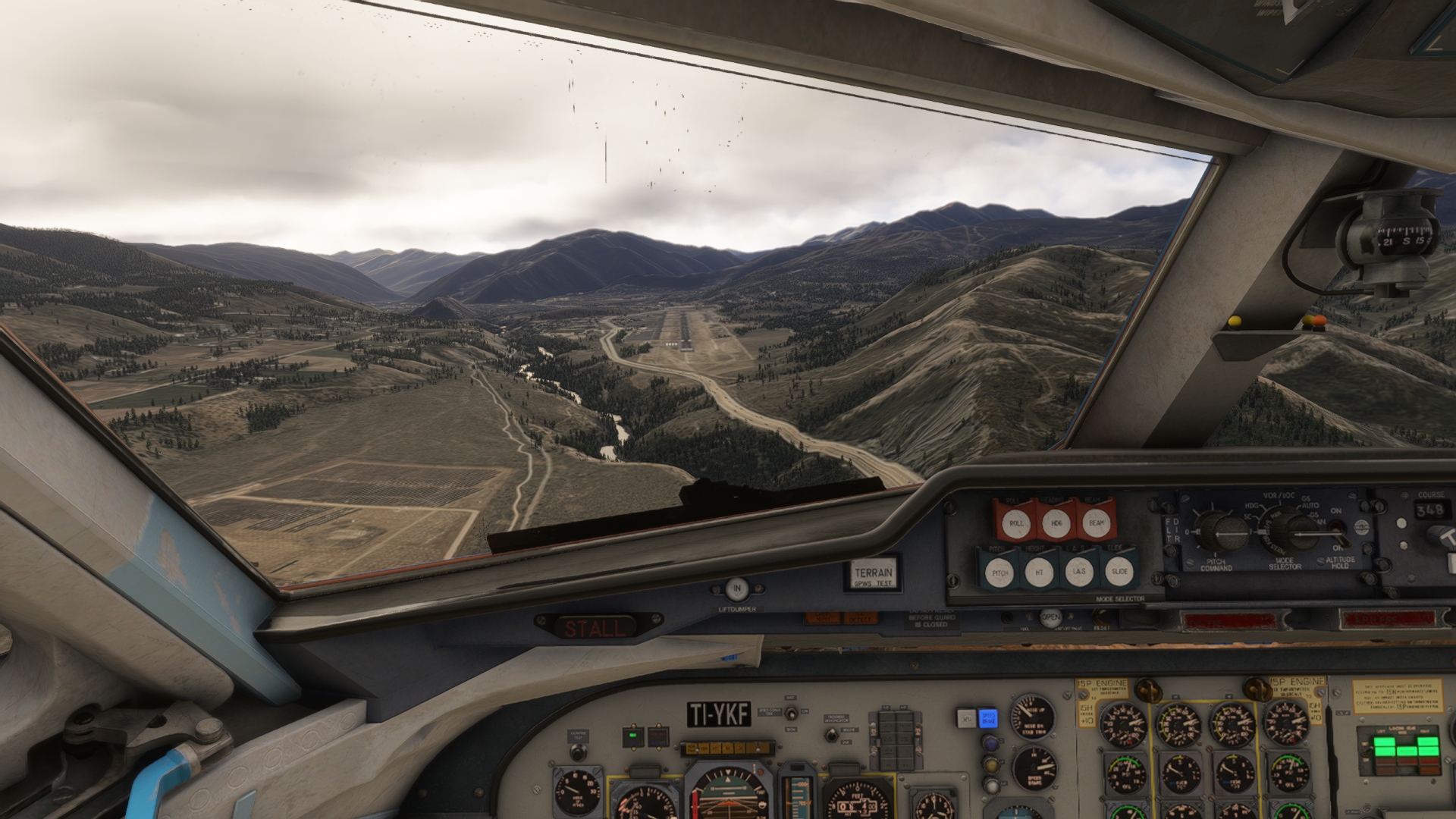Image resolution: width=1456 pixels, height=819 pixels.
Task: Push the TERRAIN GPWS TEST button
Action: [872, 574]
